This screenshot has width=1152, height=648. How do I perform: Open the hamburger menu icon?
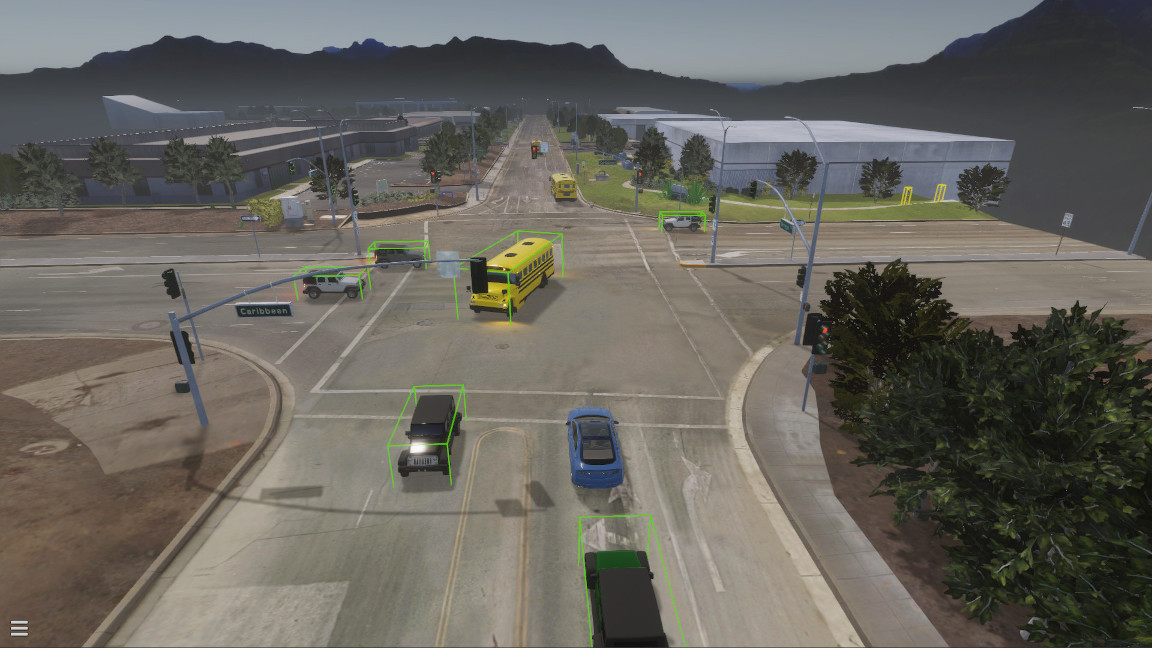click(19, 628)
